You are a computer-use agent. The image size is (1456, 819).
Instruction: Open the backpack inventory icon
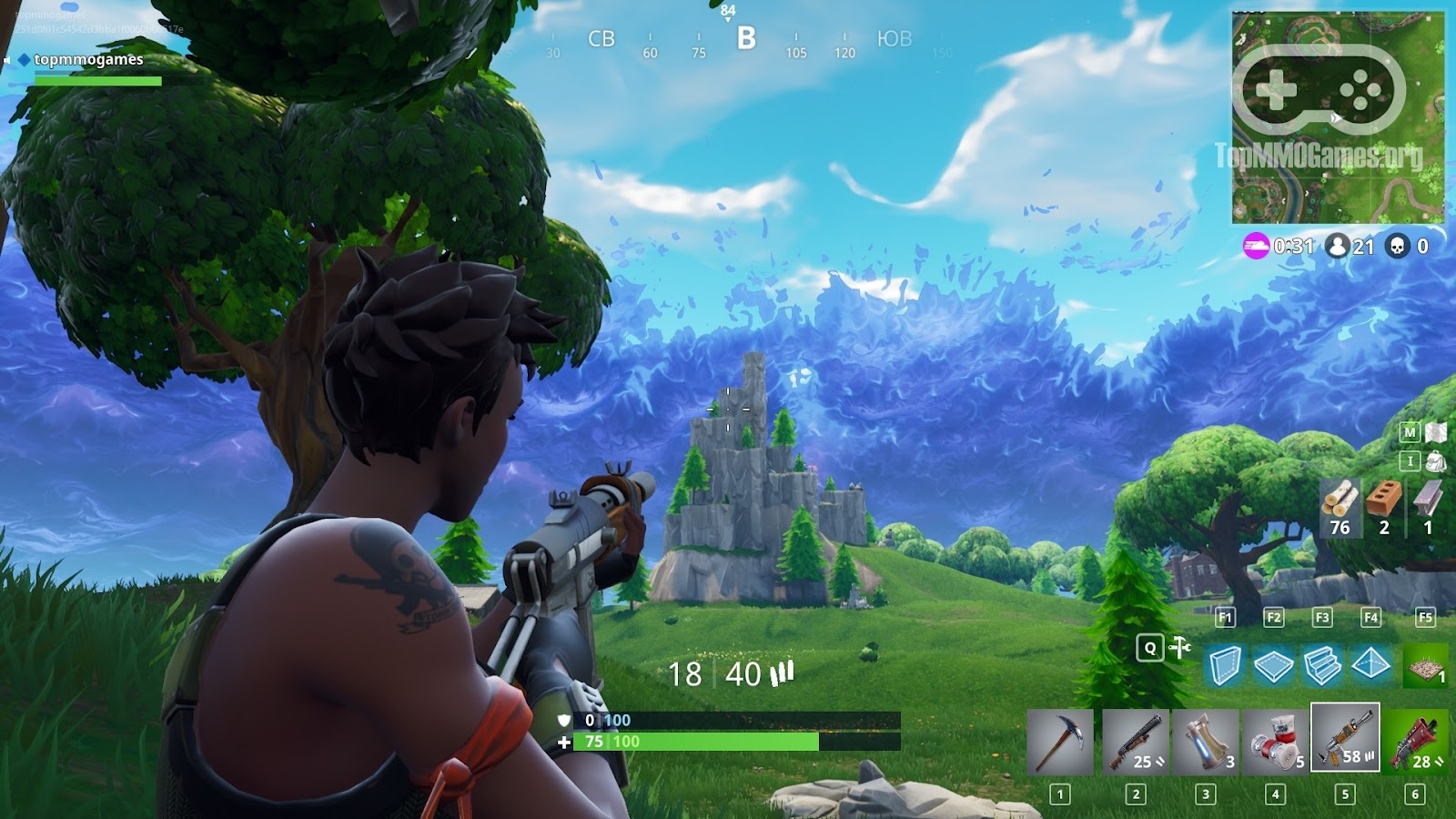point(1435,461)
